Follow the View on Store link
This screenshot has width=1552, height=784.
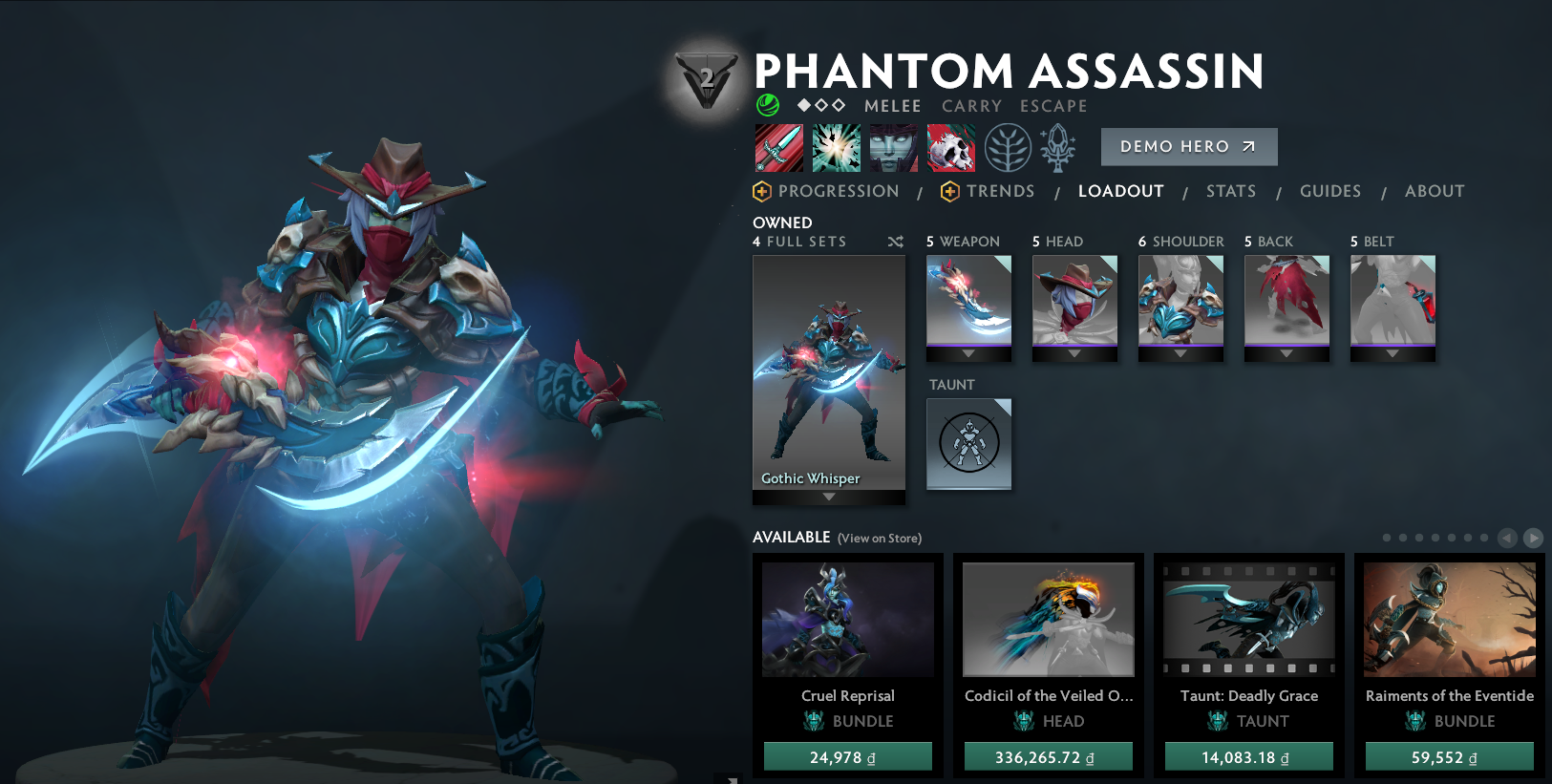pos(879,539)
